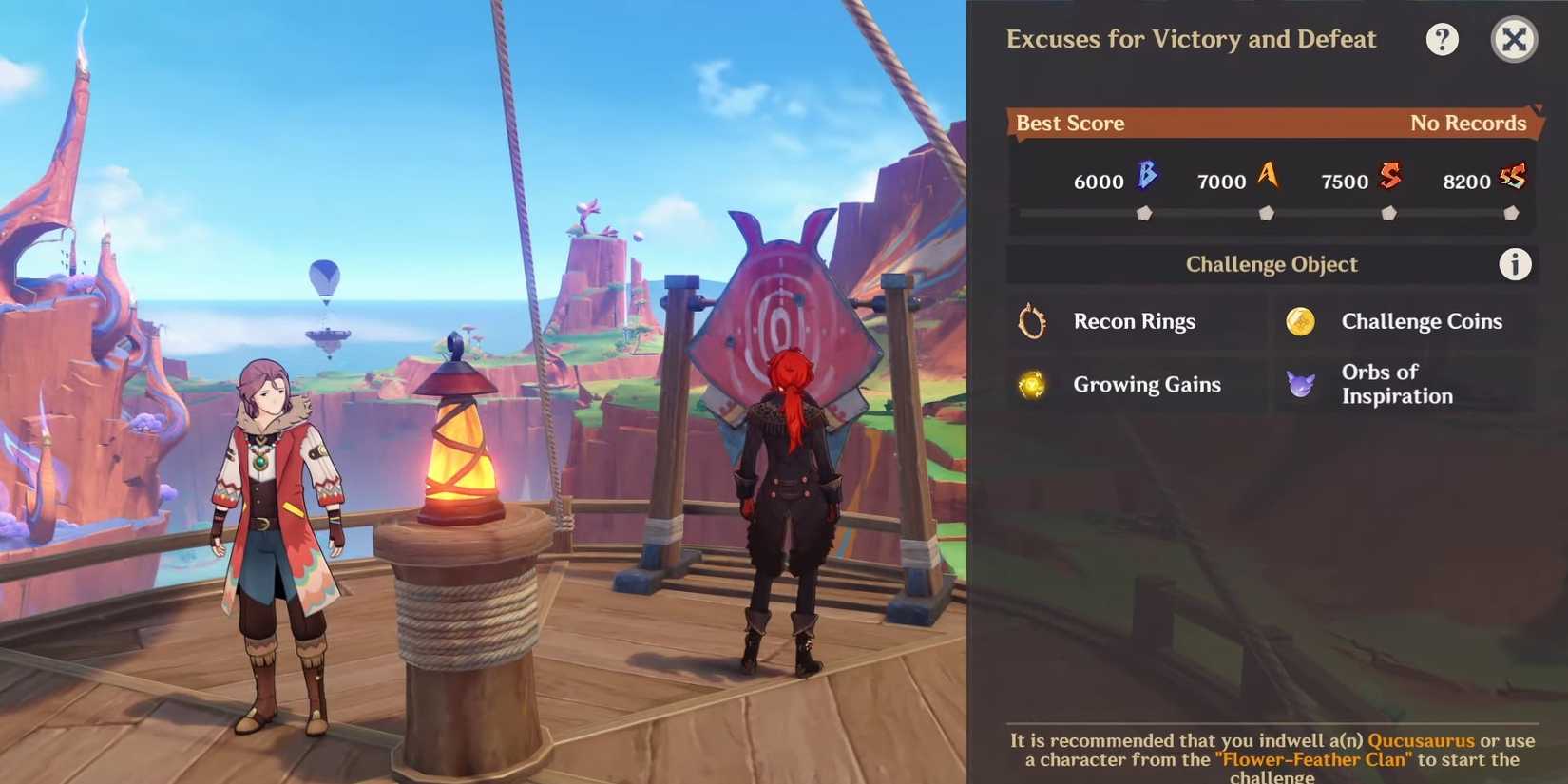Open the help question mark icon
The width and height of the screenshot is (1568, 784).
pos(1443,39)
